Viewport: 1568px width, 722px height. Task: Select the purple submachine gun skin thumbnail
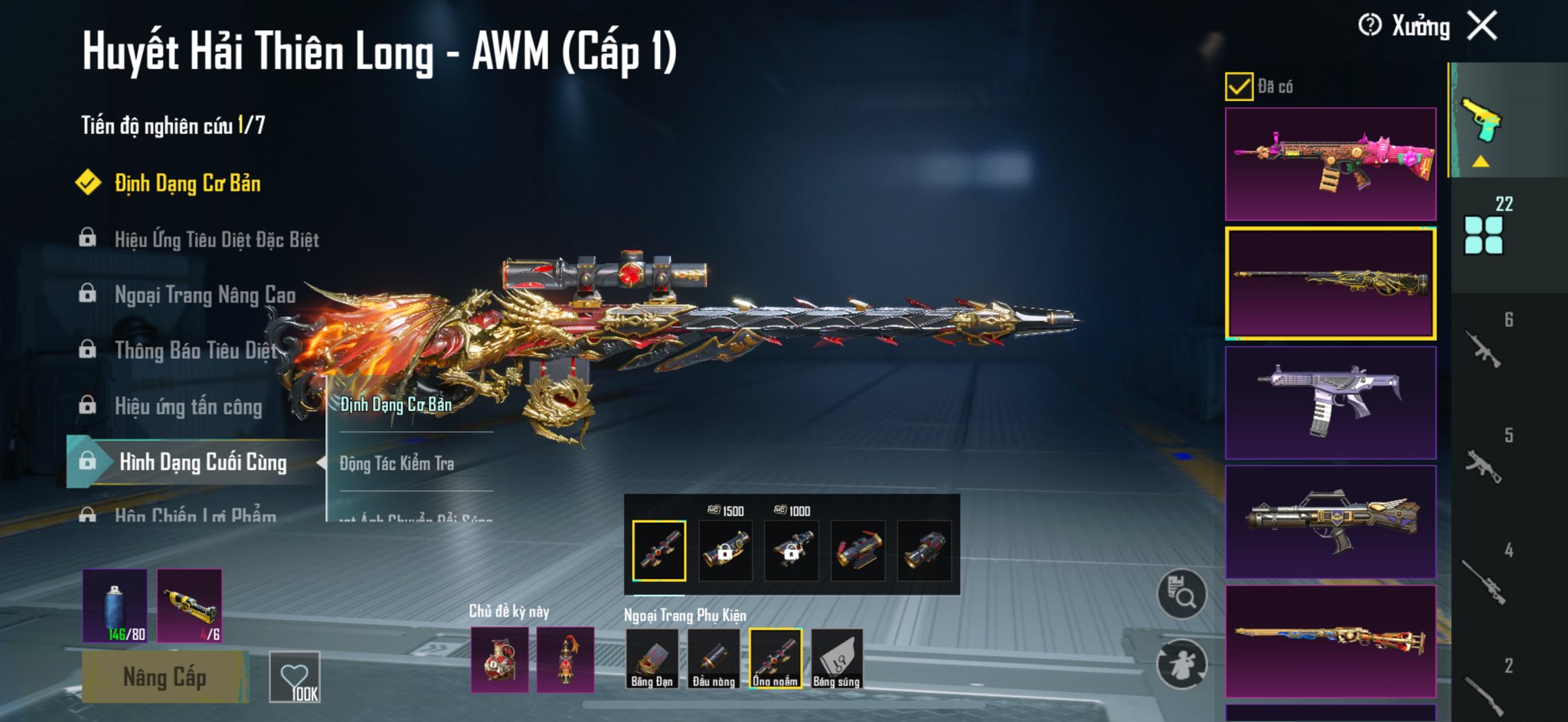[x=1331, y=403]
